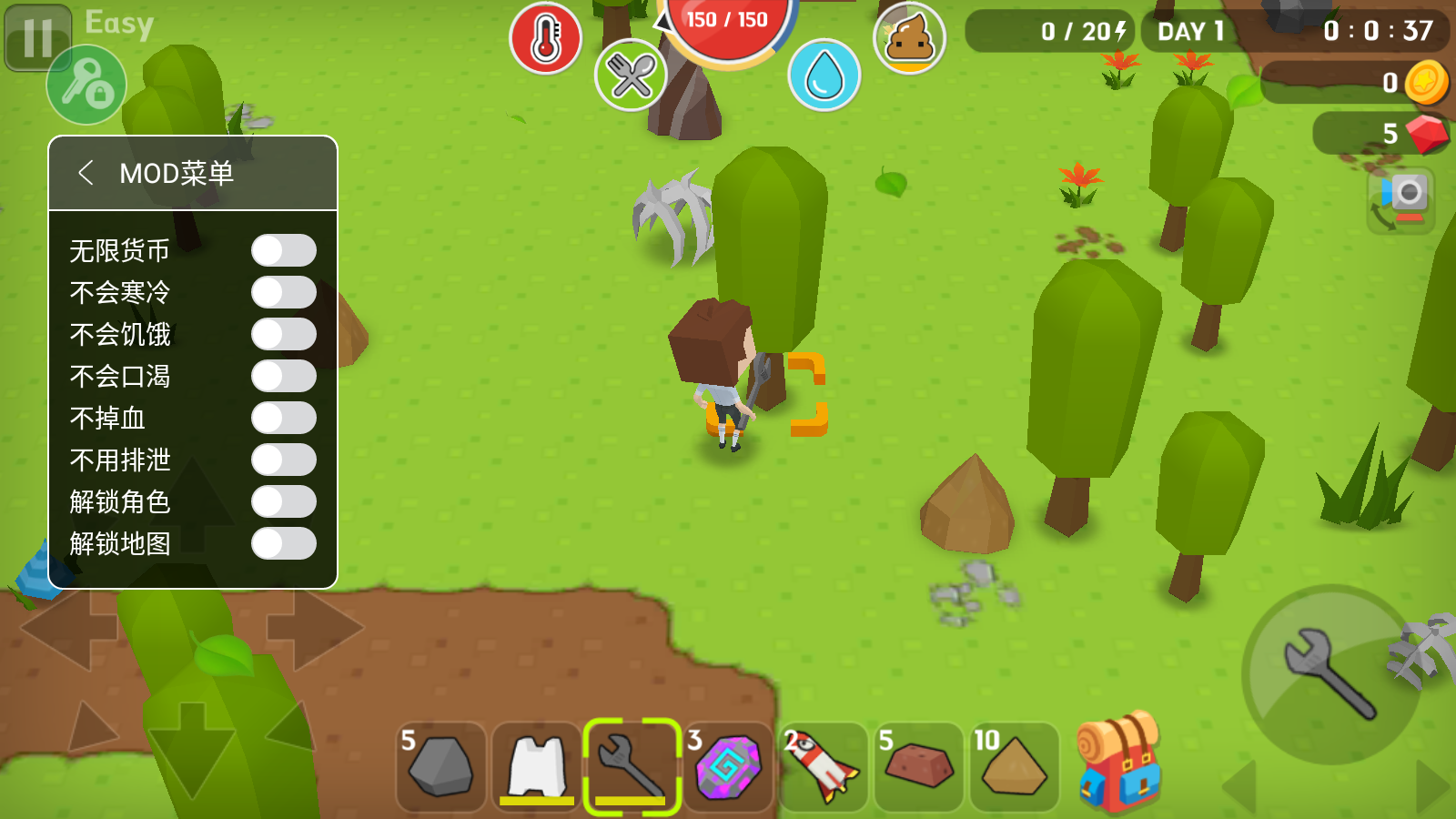This screenshot has height=819, width=1456.
Task: Activate the 解锁地图 toggle
Action: pyautogui.click(x=283, y=543)
